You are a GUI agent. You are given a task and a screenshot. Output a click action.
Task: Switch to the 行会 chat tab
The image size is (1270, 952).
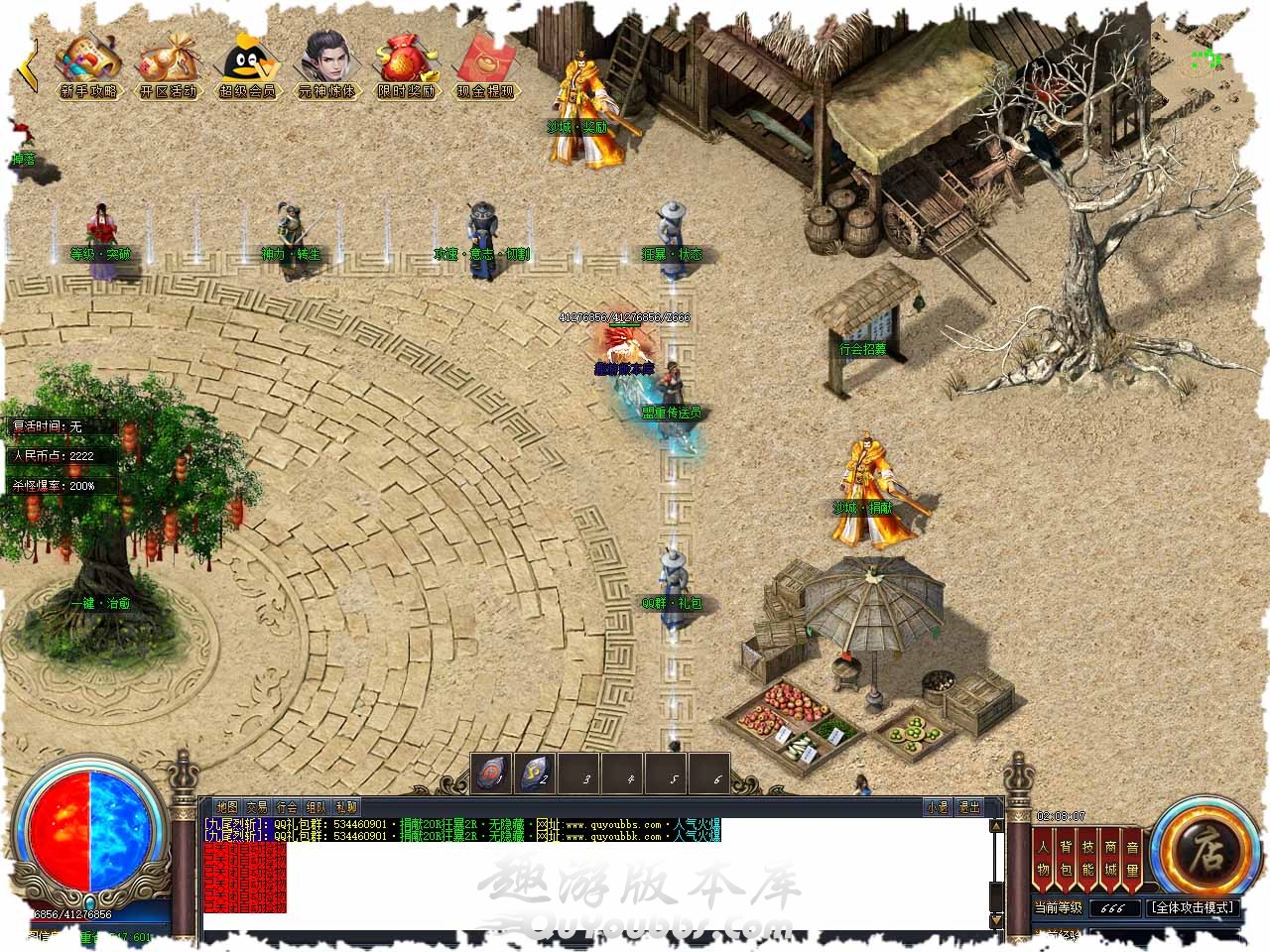287,807
